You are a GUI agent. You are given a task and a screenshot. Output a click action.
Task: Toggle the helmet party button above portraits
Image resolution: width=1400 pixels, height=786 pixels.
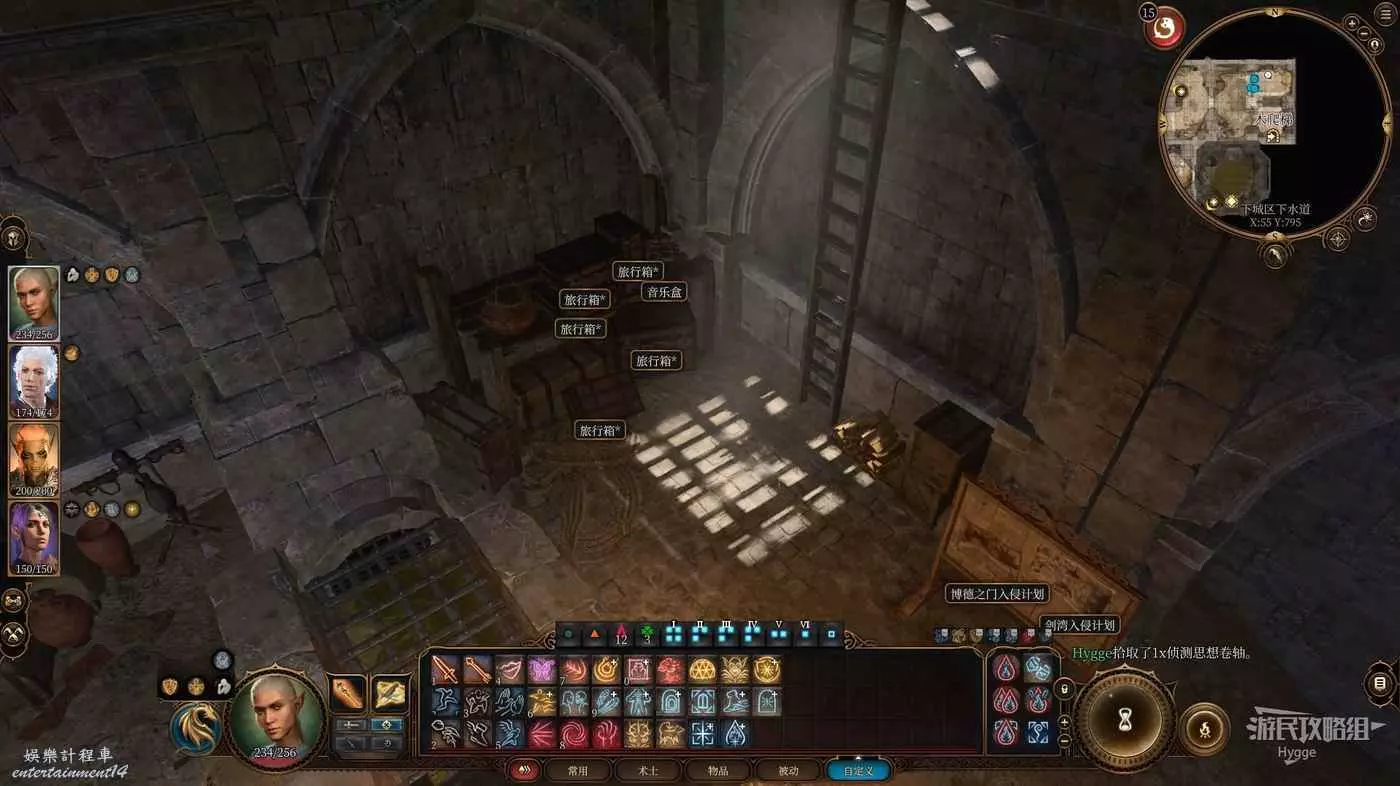(x=14, y=238)
